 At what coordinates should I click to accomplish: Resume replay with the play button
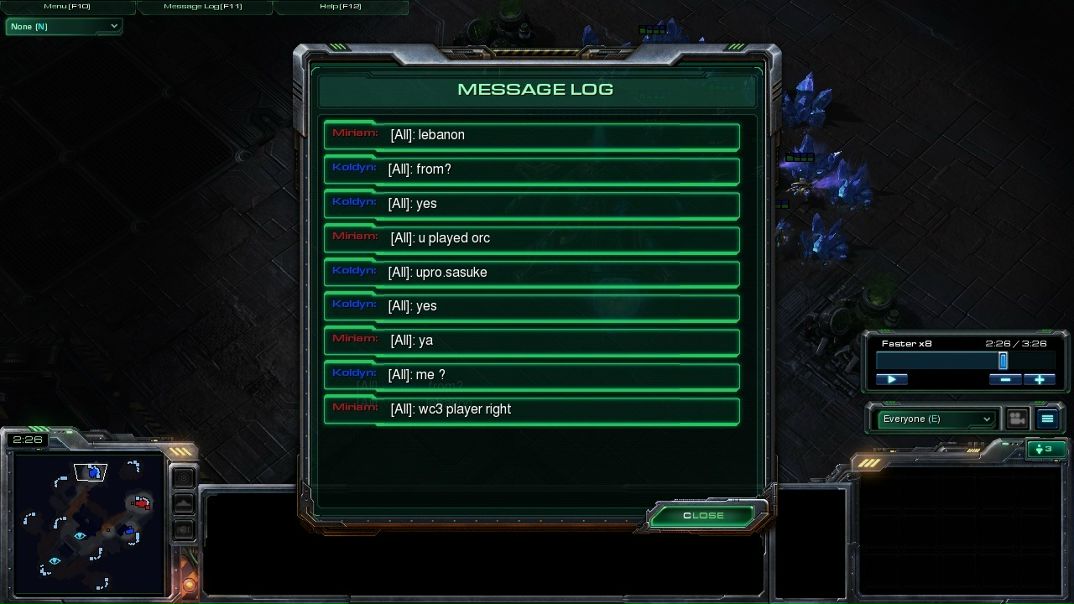[891, 379]
